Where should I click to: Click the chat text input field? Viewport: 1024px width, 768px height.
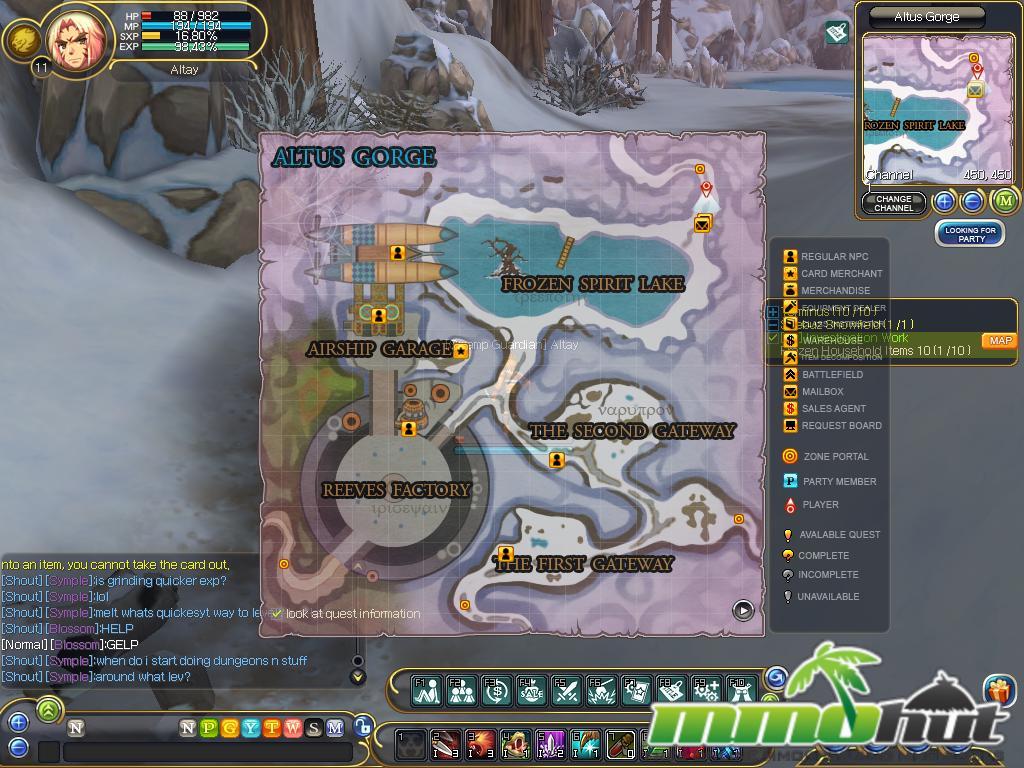[x=210, y=752]
